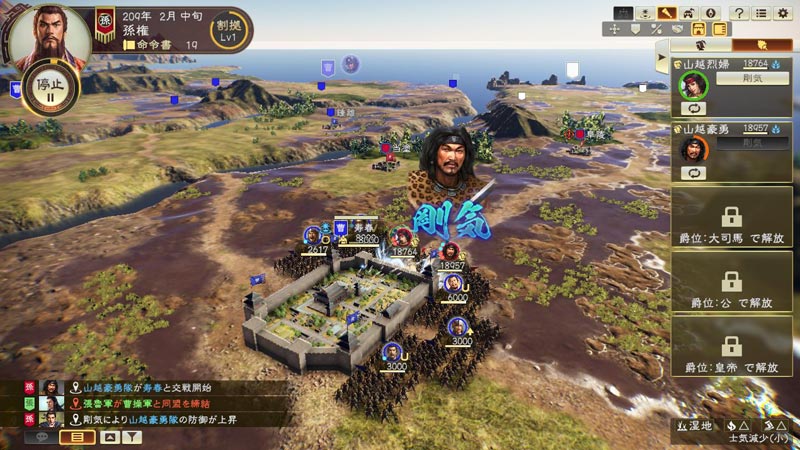Switch to the left unit-panel tab
800x450 pixels.
[x=700, y=45]
